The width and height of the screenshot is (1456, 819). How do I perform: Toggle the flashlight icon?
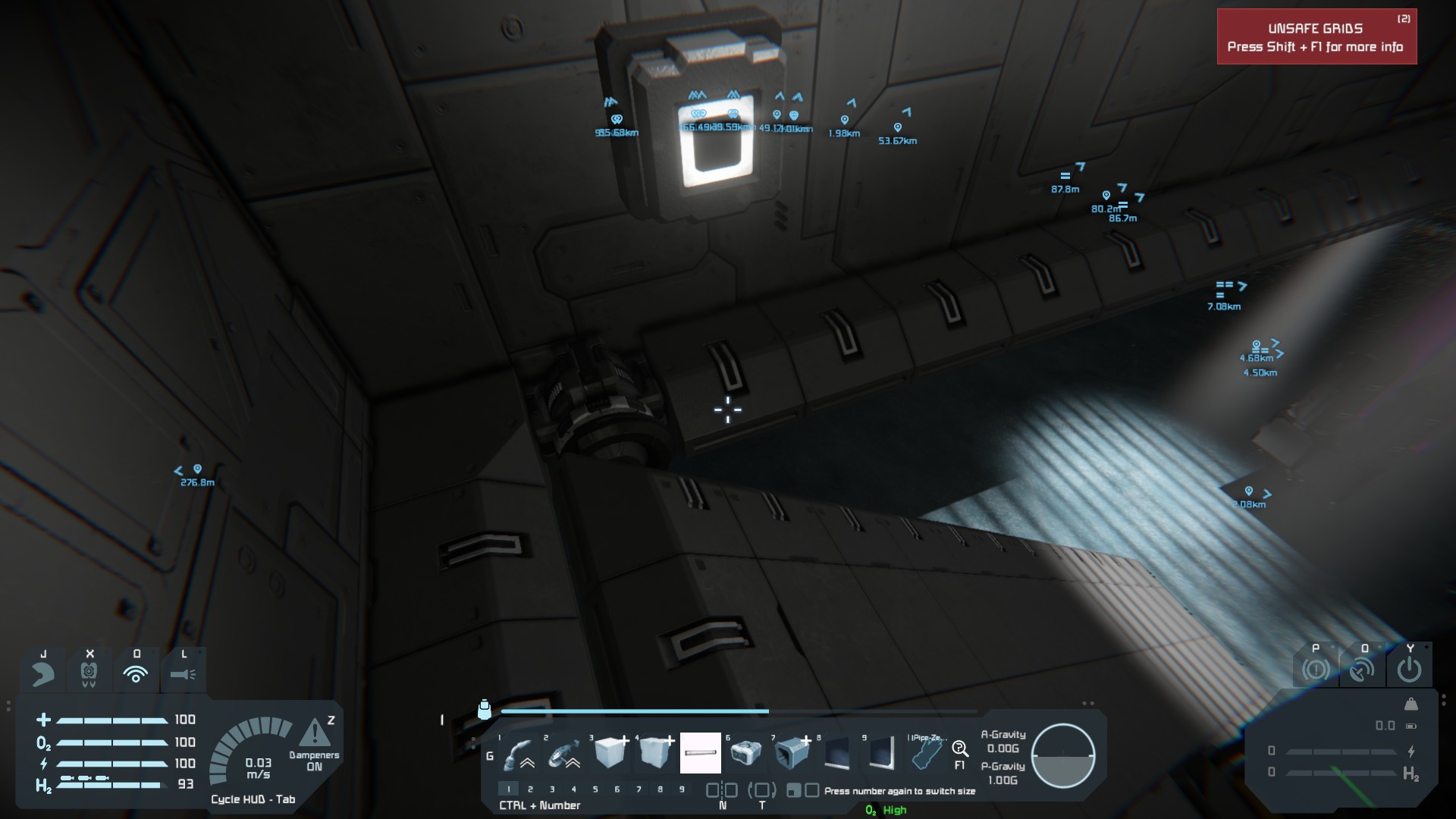point(183,673)
